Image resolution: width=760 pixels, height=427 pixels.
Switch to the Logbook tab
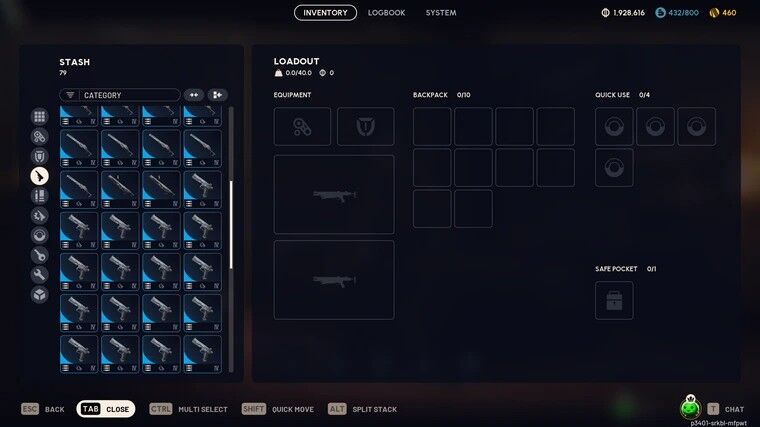(386, 13)
